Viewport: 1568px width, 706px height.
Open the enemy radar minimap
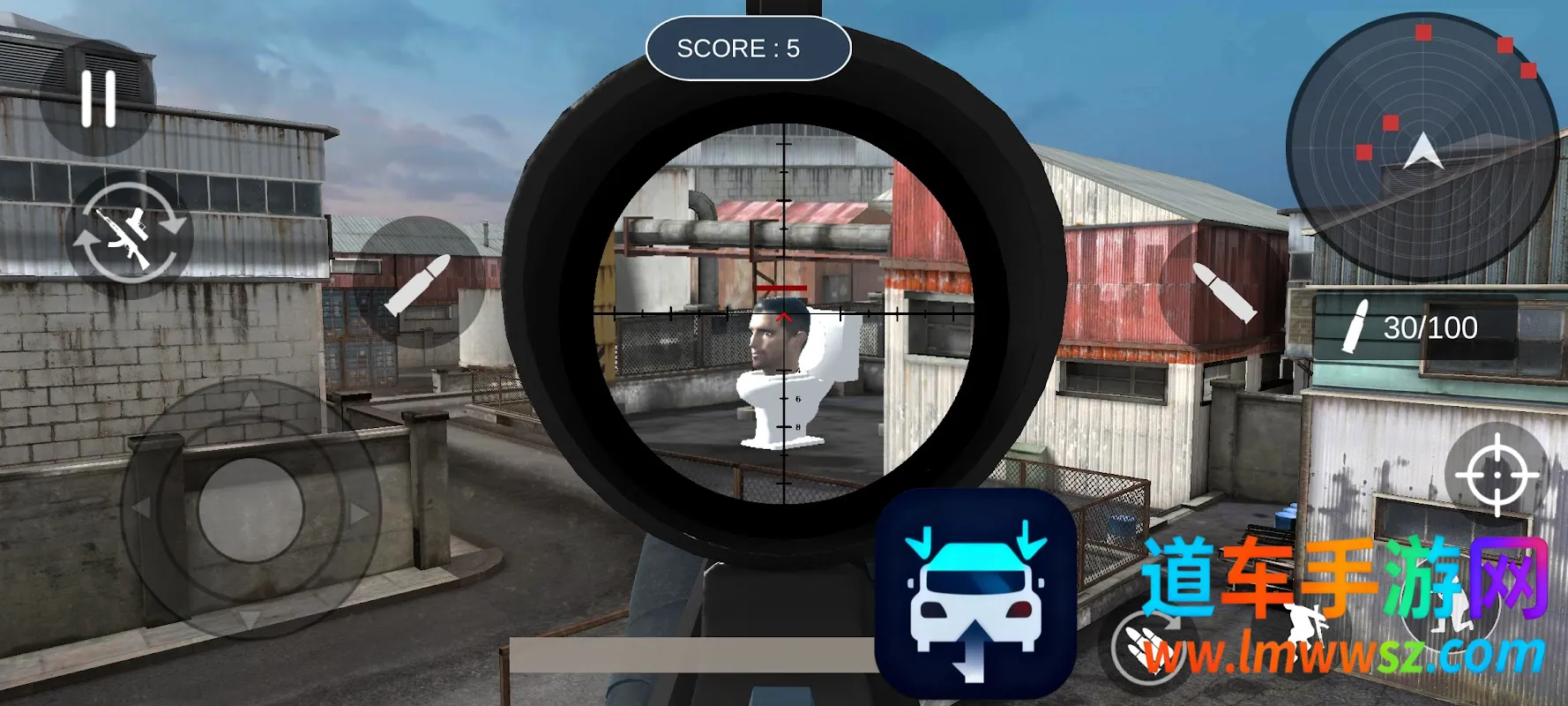click(1421, 147)
